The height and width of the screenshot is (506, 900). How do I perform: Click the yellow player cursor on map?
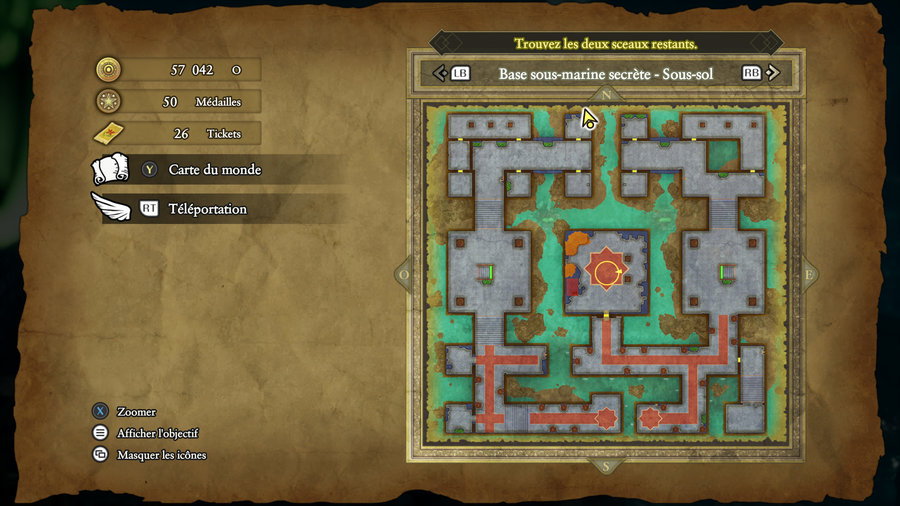click(589, 120)
